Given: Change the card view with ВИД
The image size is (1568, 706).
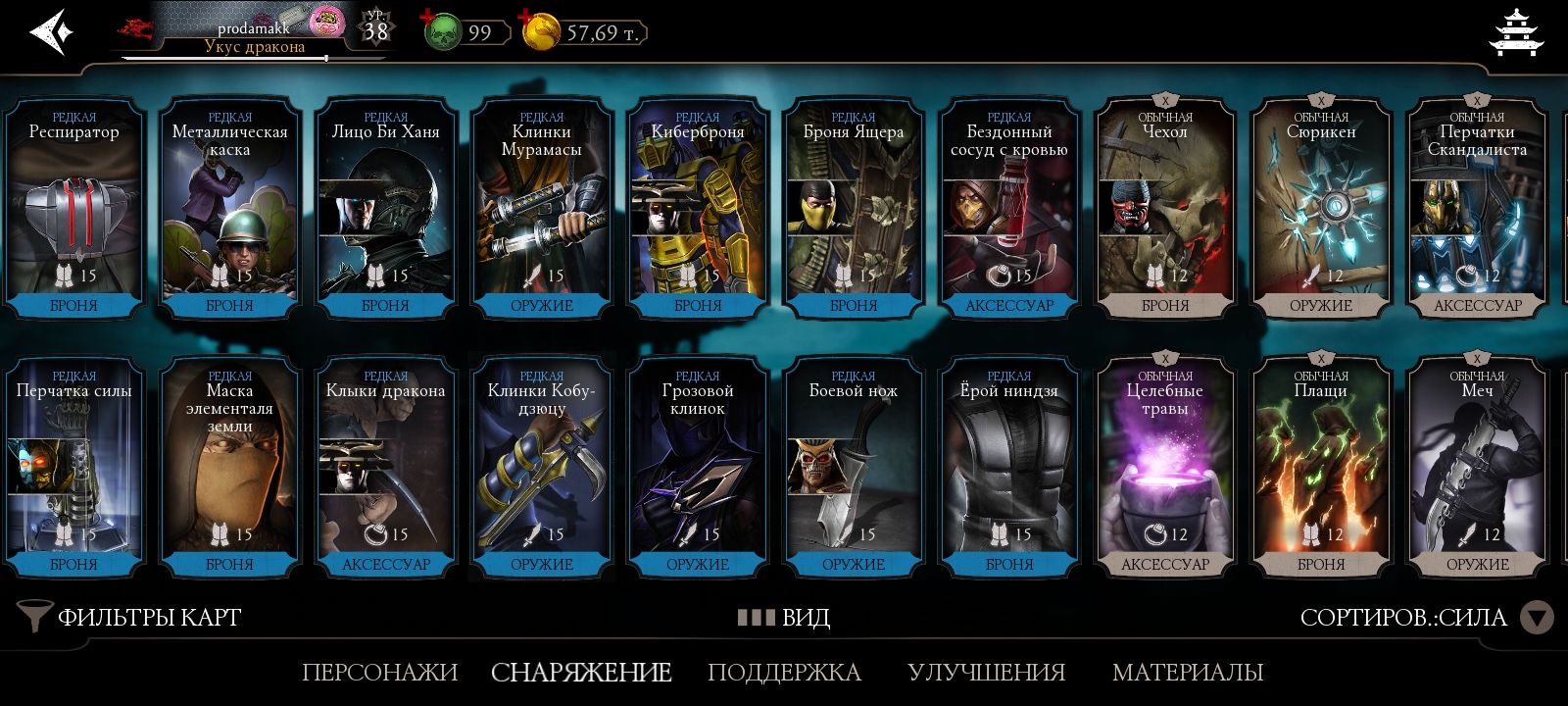Looking at the screenshot, I should click(784, 617).
